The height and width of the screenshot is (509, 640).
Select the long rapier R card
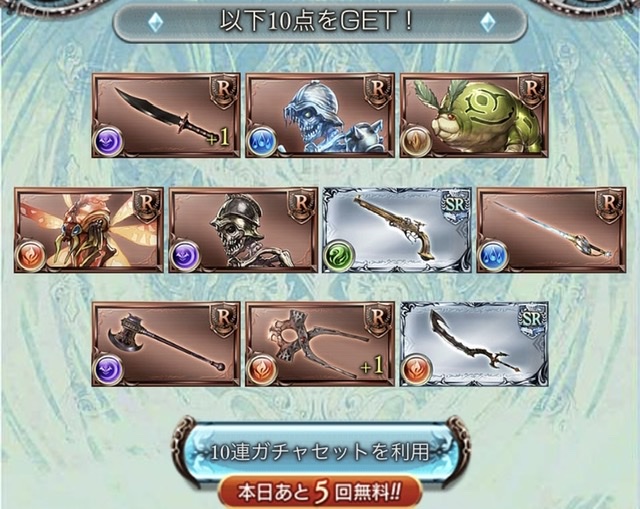tap(551, 230)
